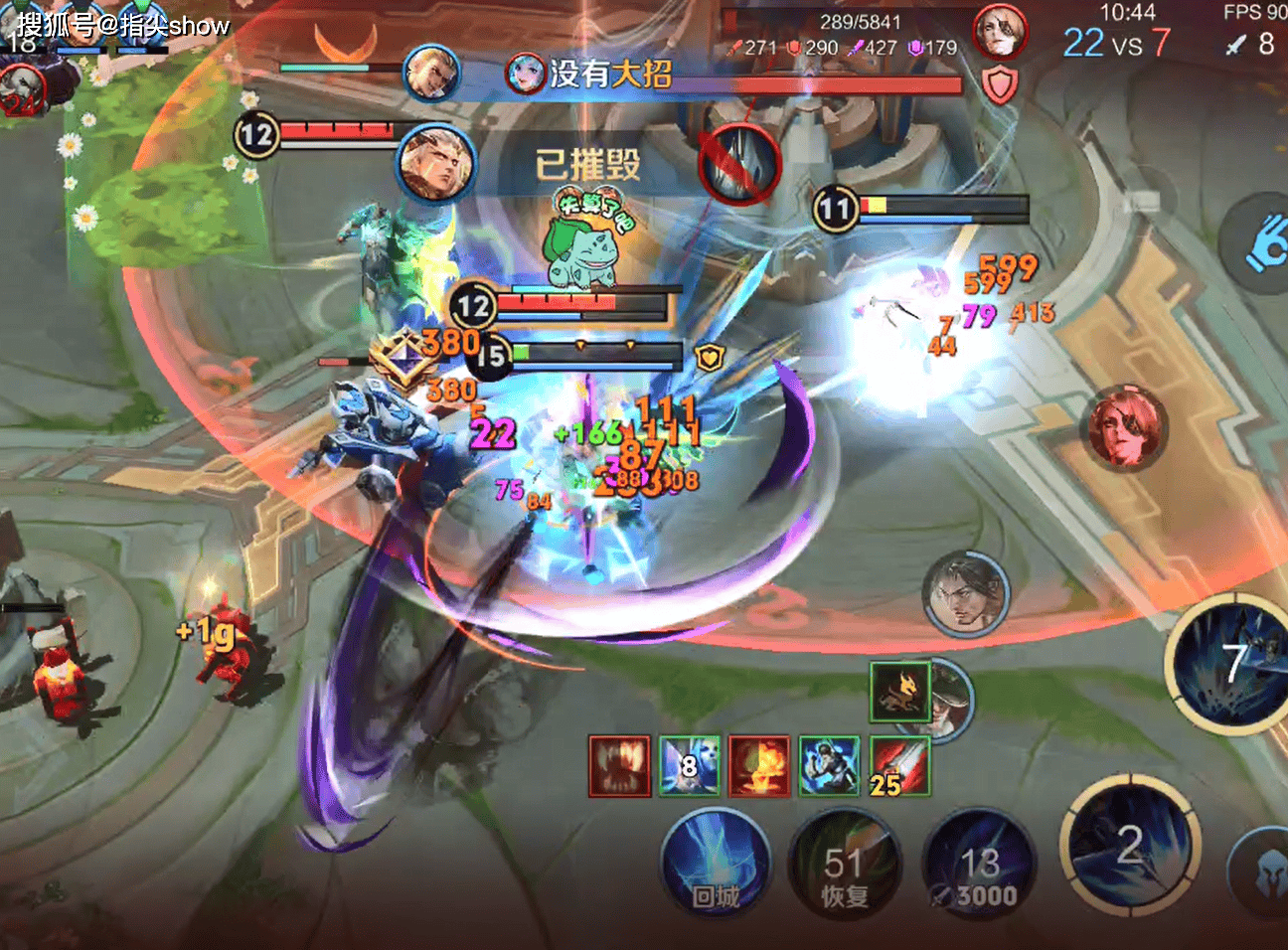
Task: Trigger the skill with cooldown 2
Action: pos(1130,847)
